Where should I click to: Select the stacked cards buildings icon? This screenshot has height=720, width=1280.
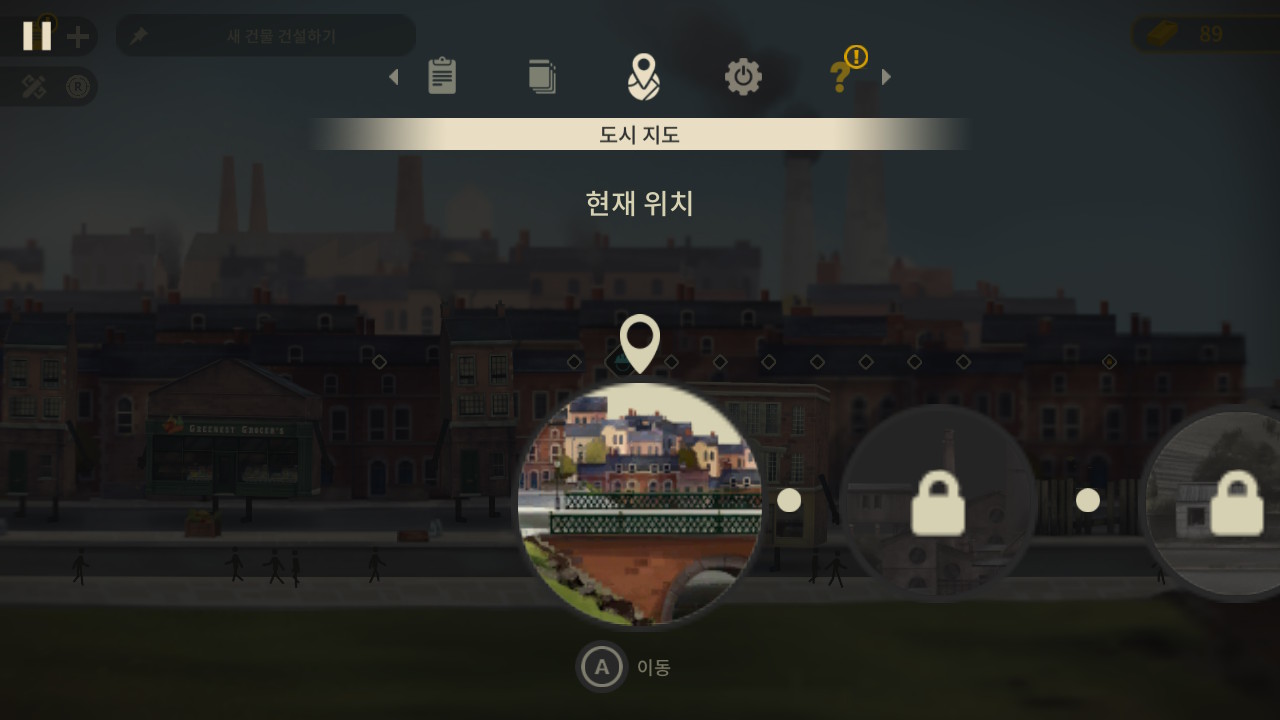tap(542, 76)
